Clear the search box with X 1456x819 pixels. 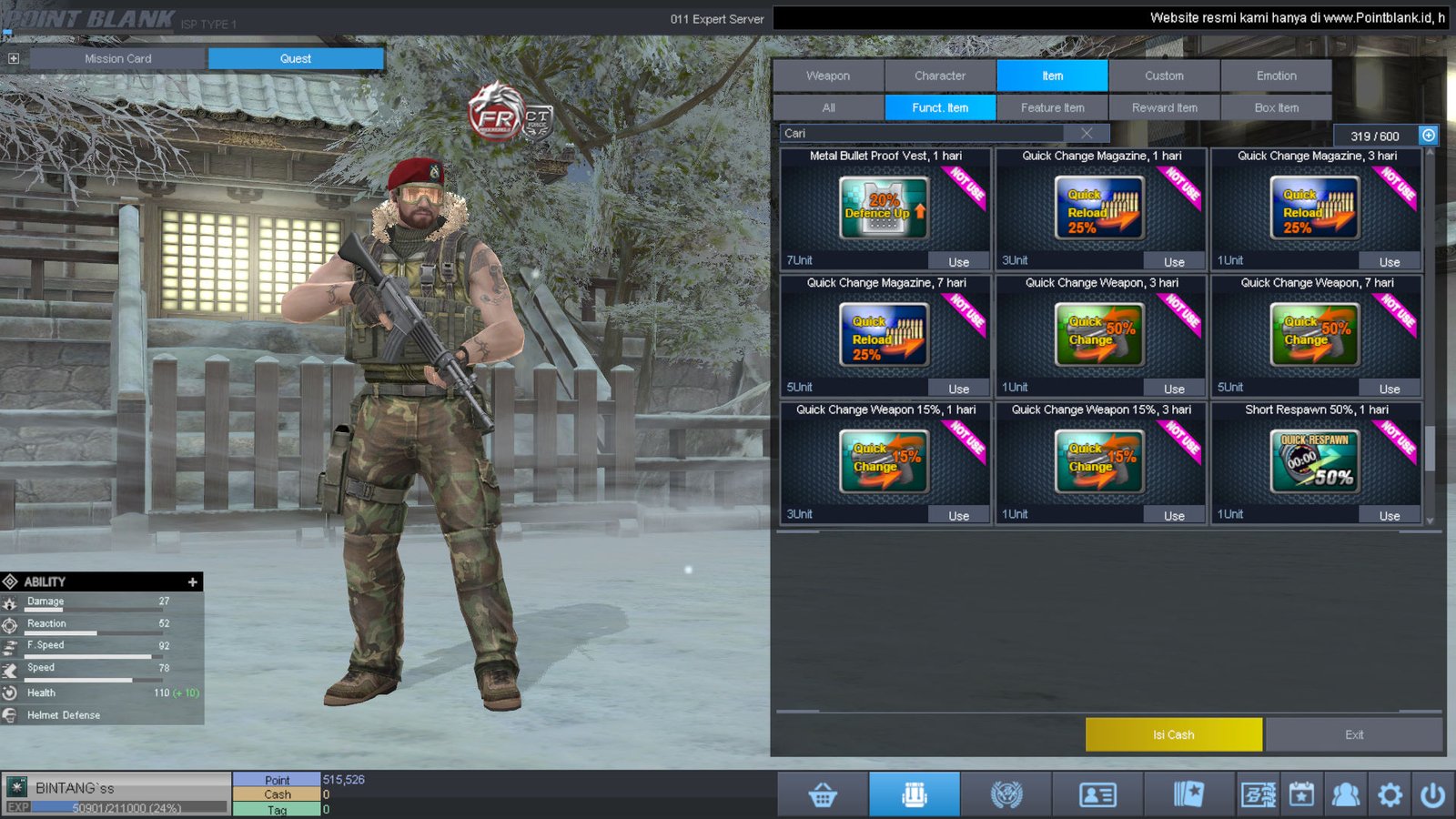tap(1087, 134)
